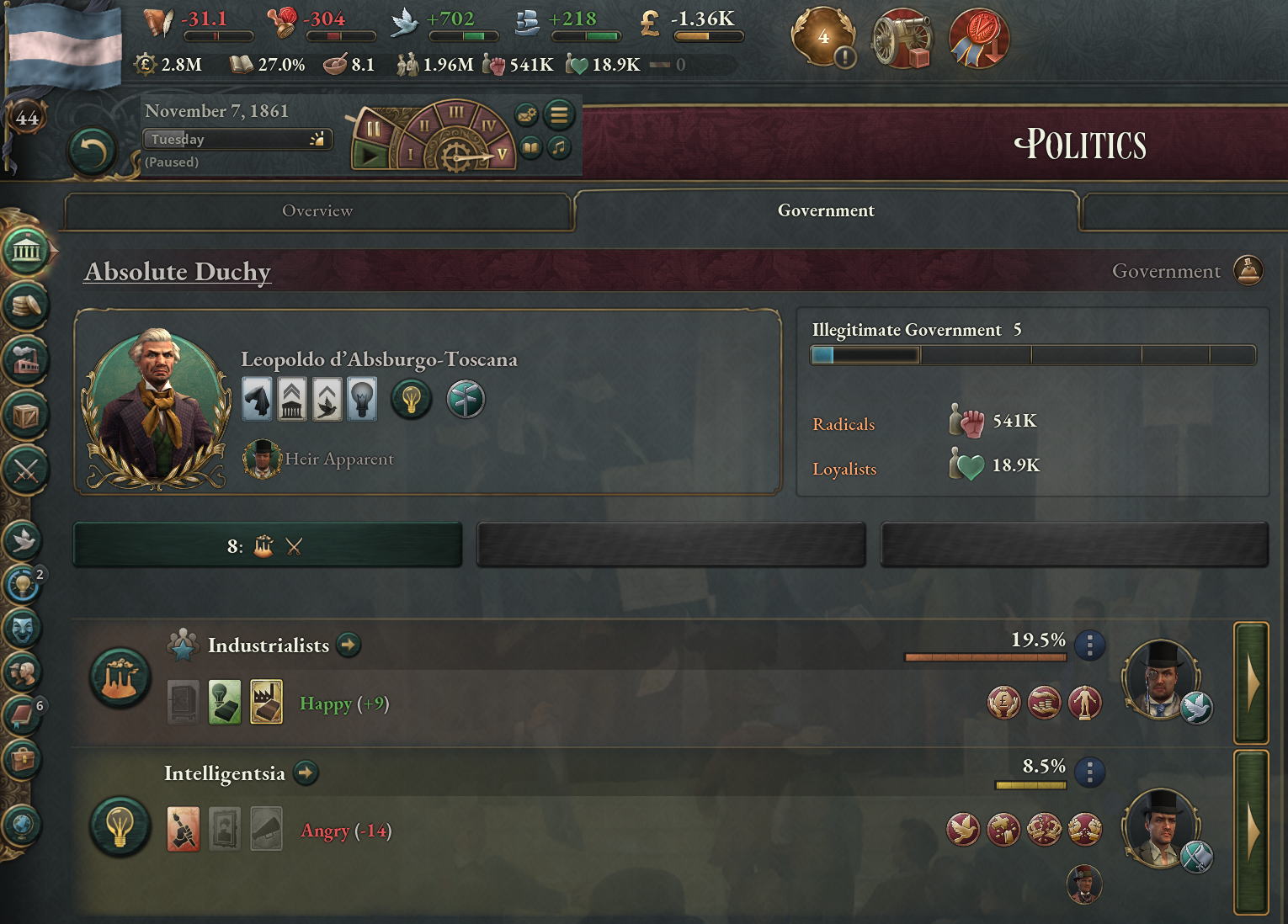1288x924 pixels.
Task: Open the Diplomacy dove sidebar panel
Action: [x=23, y=540]
